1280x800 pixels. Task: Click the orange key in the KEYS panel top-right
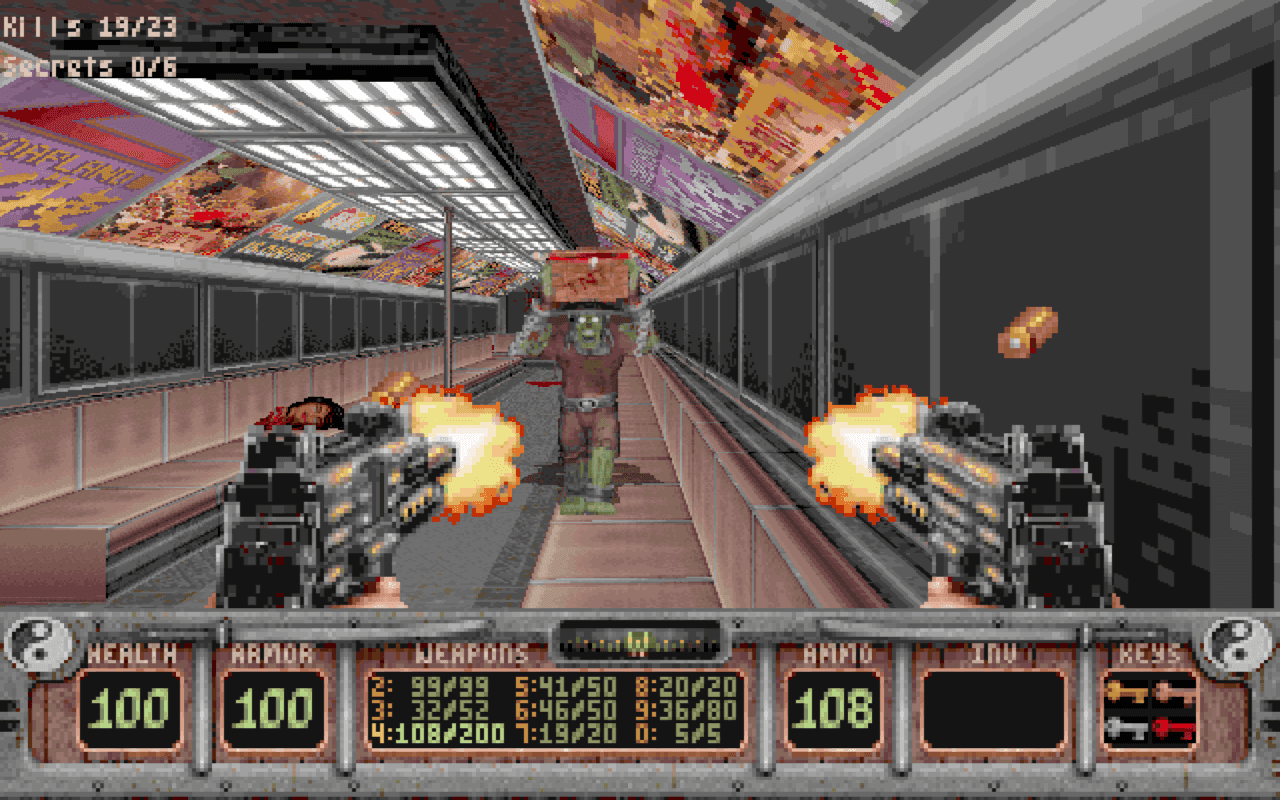pos(1173,693)
